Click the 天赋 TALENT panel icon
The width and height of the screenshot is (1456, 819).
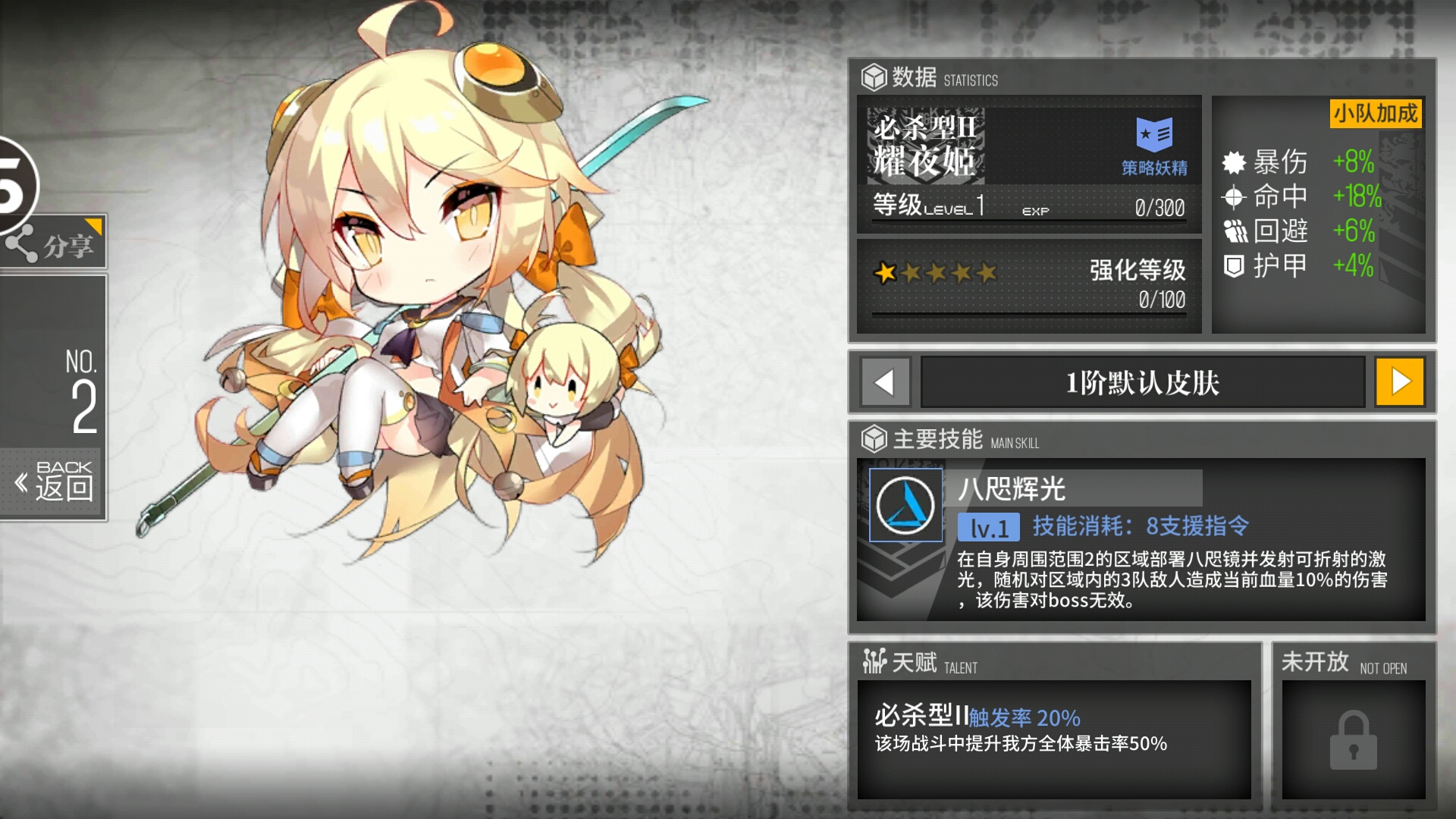[876, 662]
